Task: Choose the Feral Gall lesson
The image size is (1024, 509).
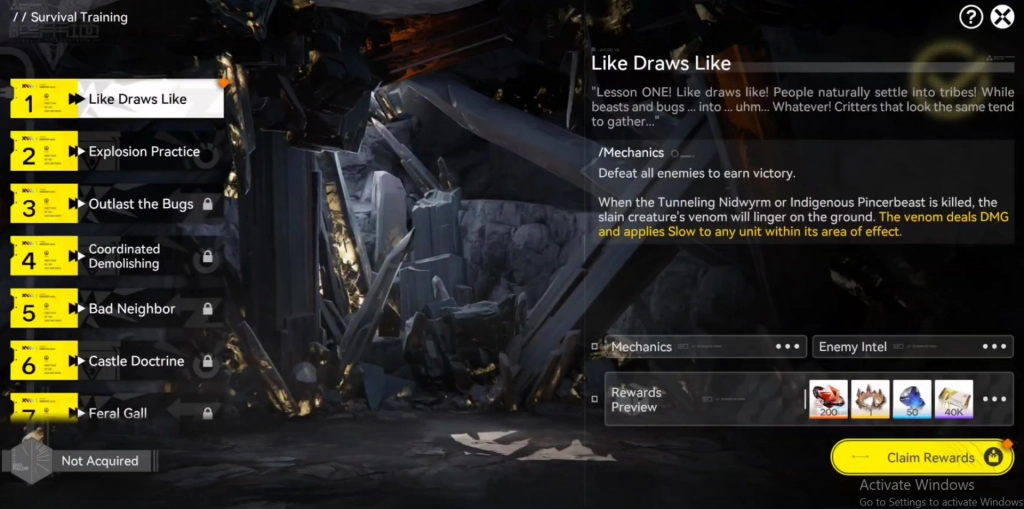Action: click(x=118, y=412)
